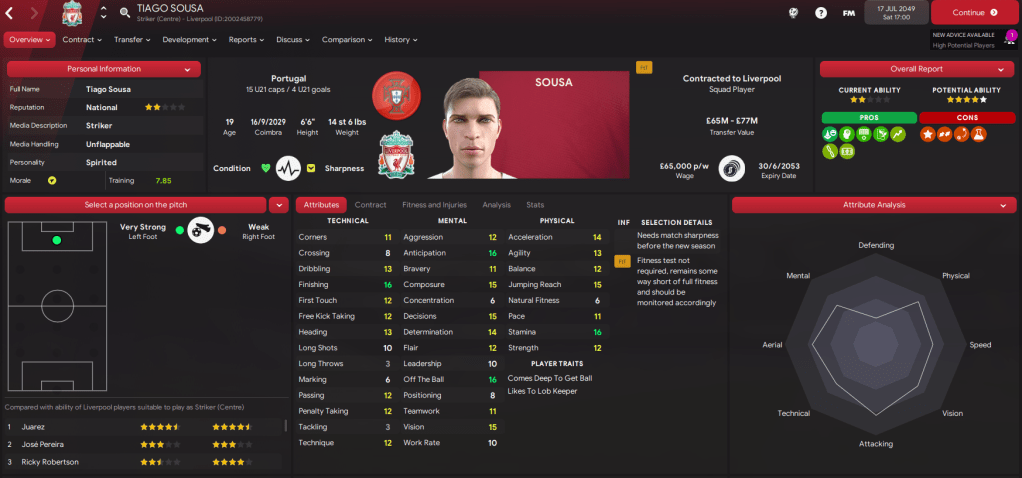Open the Reports menu
The image size is (1022, 478).
[246, 40]
